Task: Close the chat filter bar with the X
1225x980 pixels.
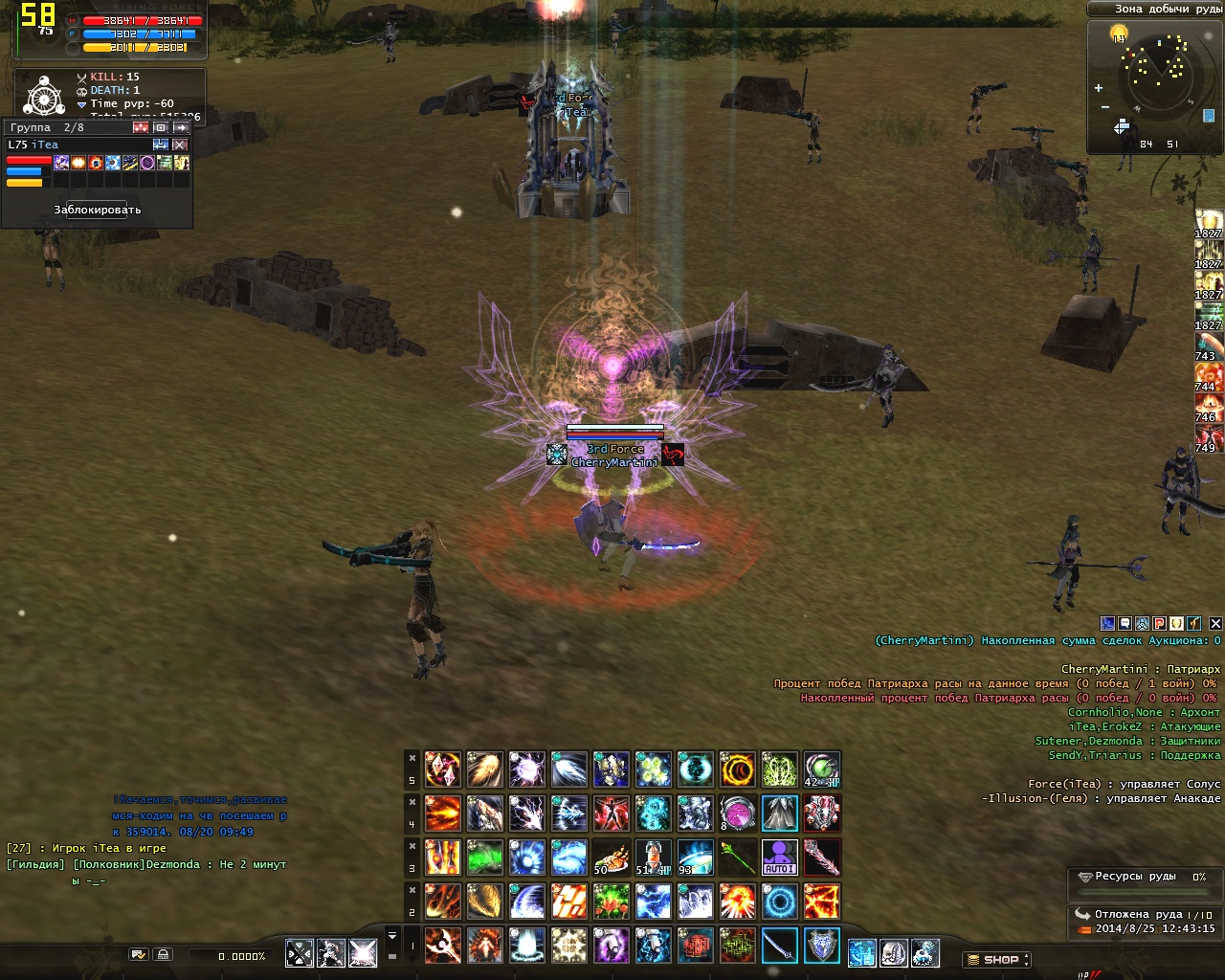Action: (1215, 623)
